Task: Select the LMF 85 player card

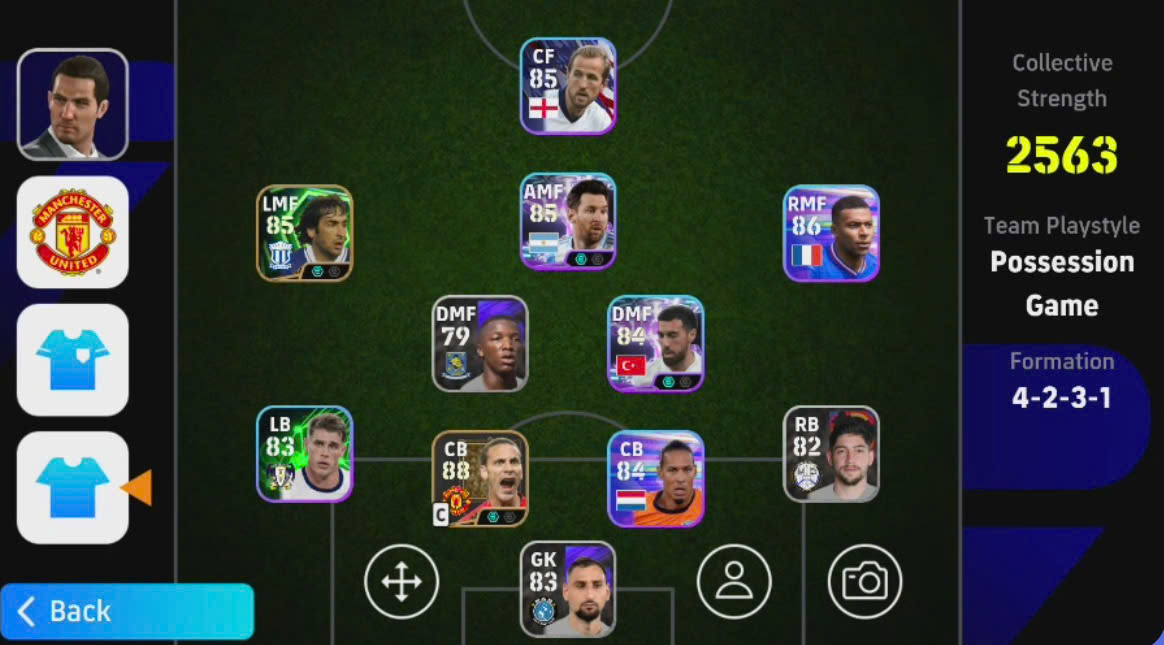Action: pos(304,233)
